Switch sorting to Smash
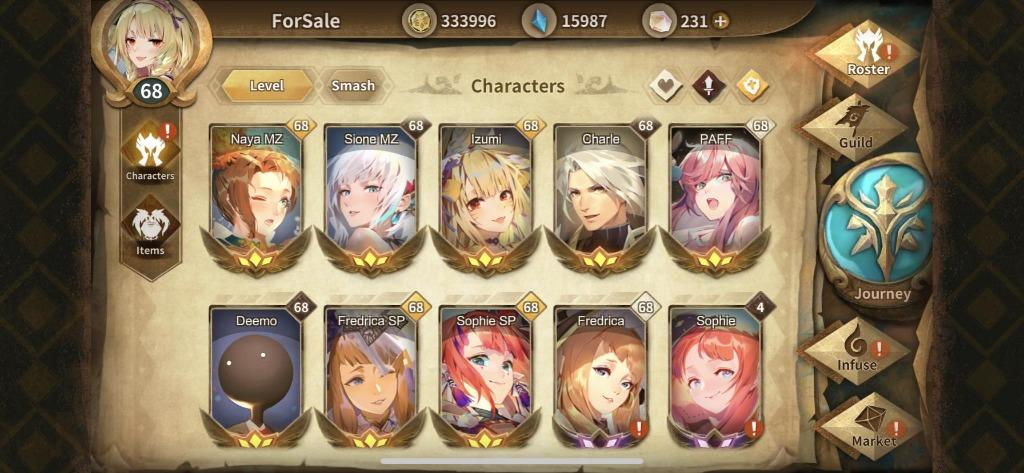Screen dimensions: 1024x473 coord(352,86)
